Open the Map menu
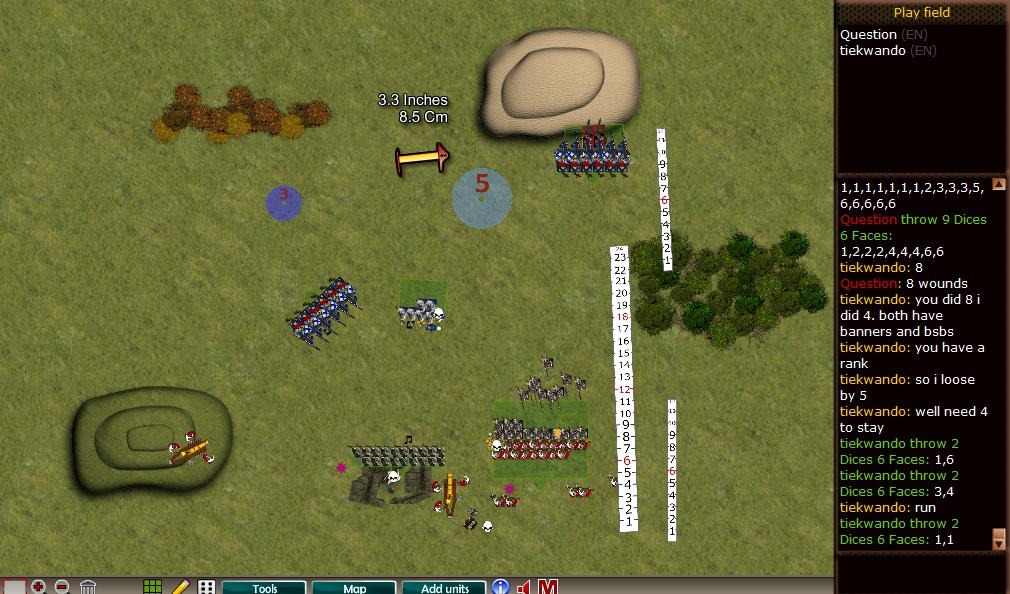 [x=354, y=588]
